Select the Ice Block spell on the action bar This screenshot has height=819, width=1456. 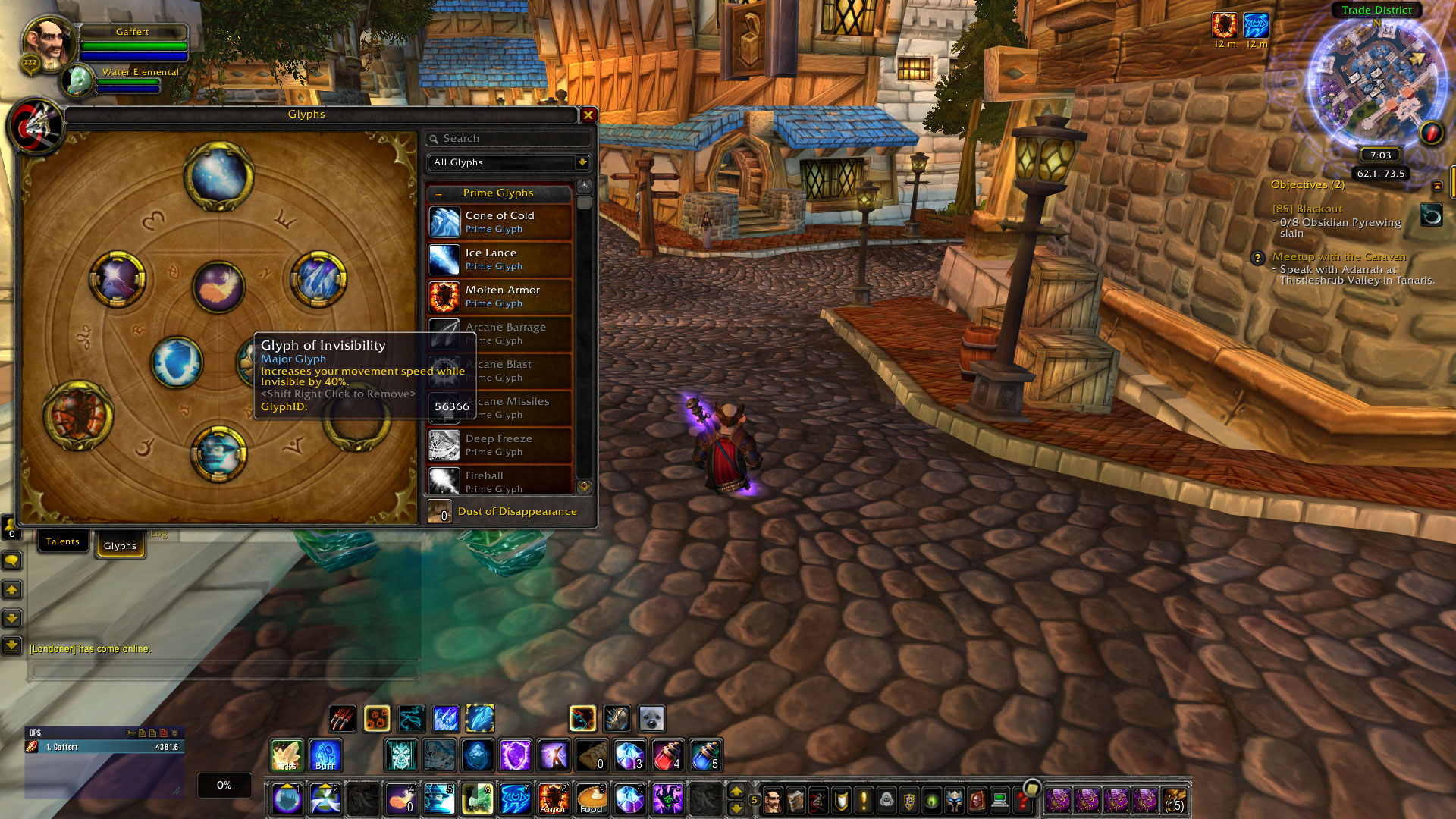point(477,755)
